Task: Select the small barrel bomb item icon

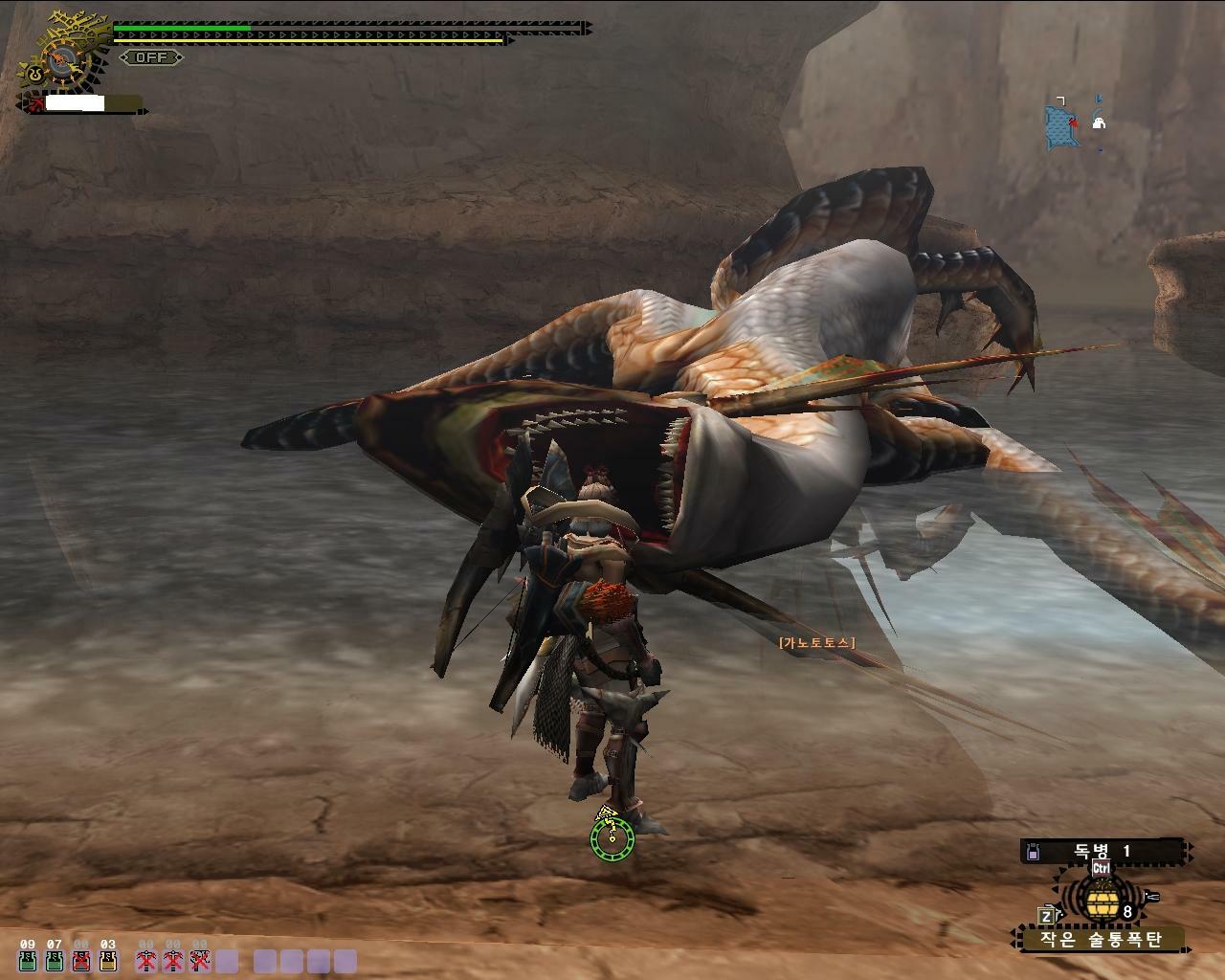Action: click(1100, 900)
